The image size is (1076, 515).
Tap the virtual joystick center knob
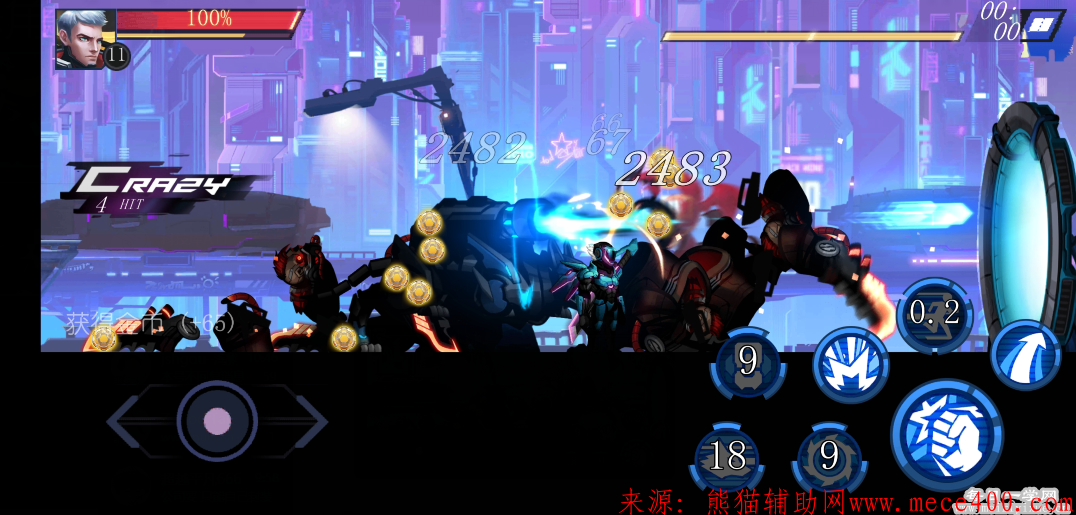pyautogui.click(x=217, y=421)
